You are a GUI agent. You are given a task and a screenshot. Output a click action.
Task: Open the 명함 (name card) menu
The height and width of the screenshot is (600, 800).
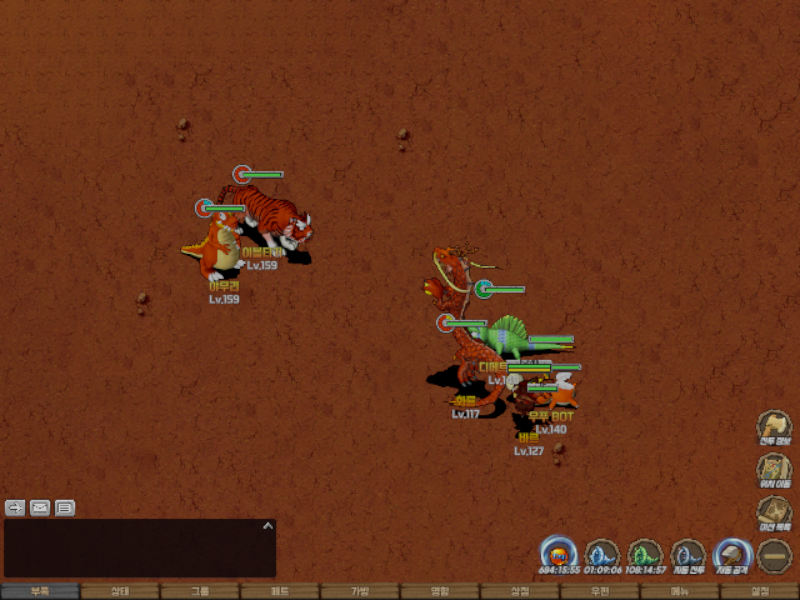point(440,591)
